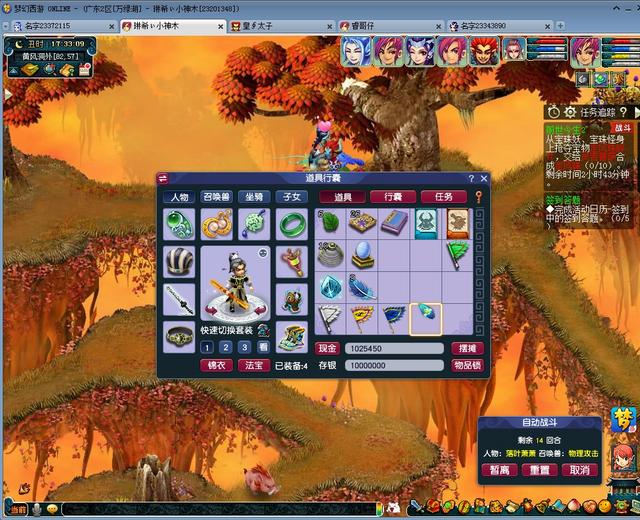Image resolution: width=640 pixels, height=520 pixels.
Task: Pause auto-battle with the 暂离 button
Action: point(500,470)
